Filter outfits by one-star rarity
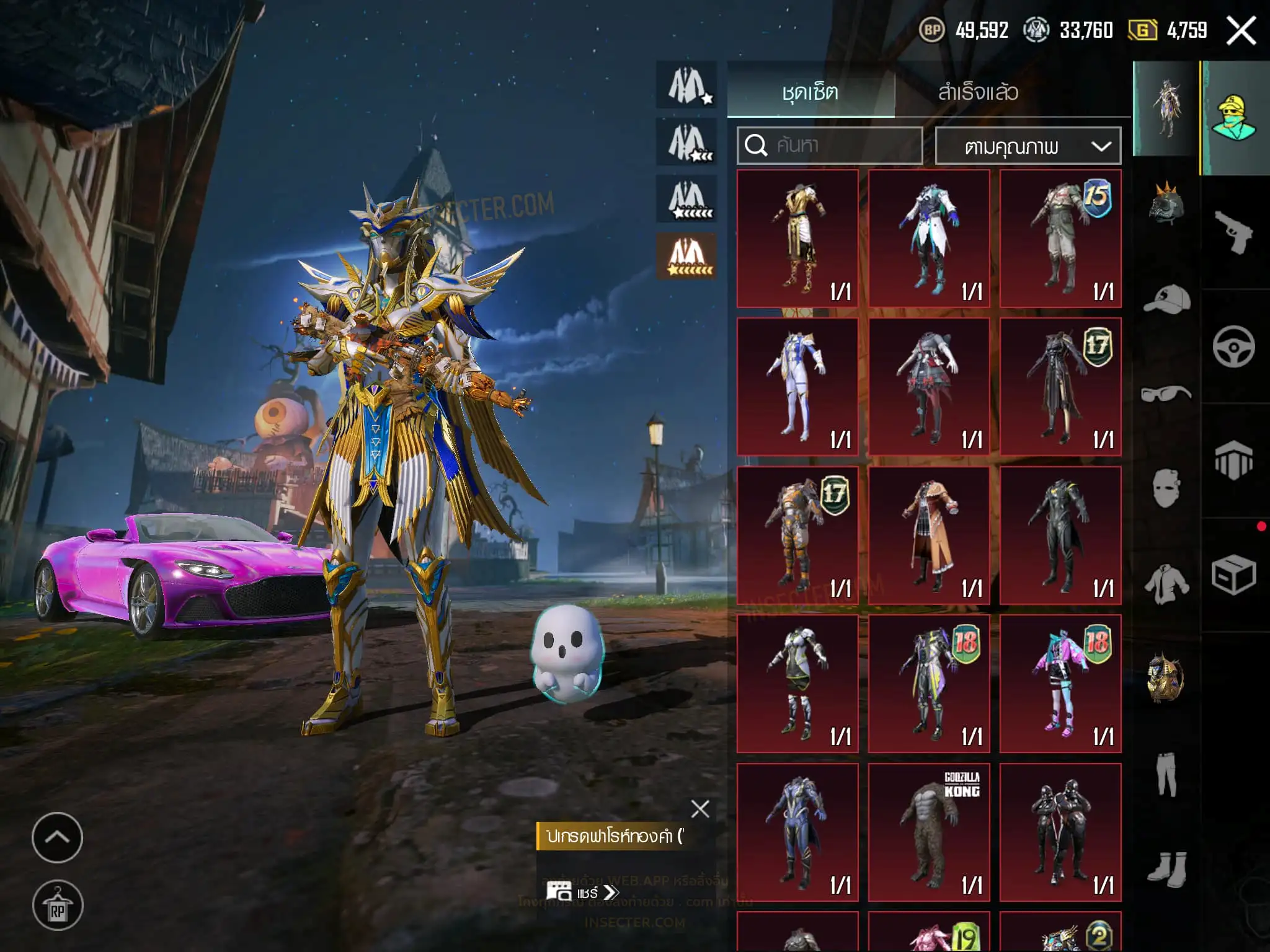 tap(687, 86)
